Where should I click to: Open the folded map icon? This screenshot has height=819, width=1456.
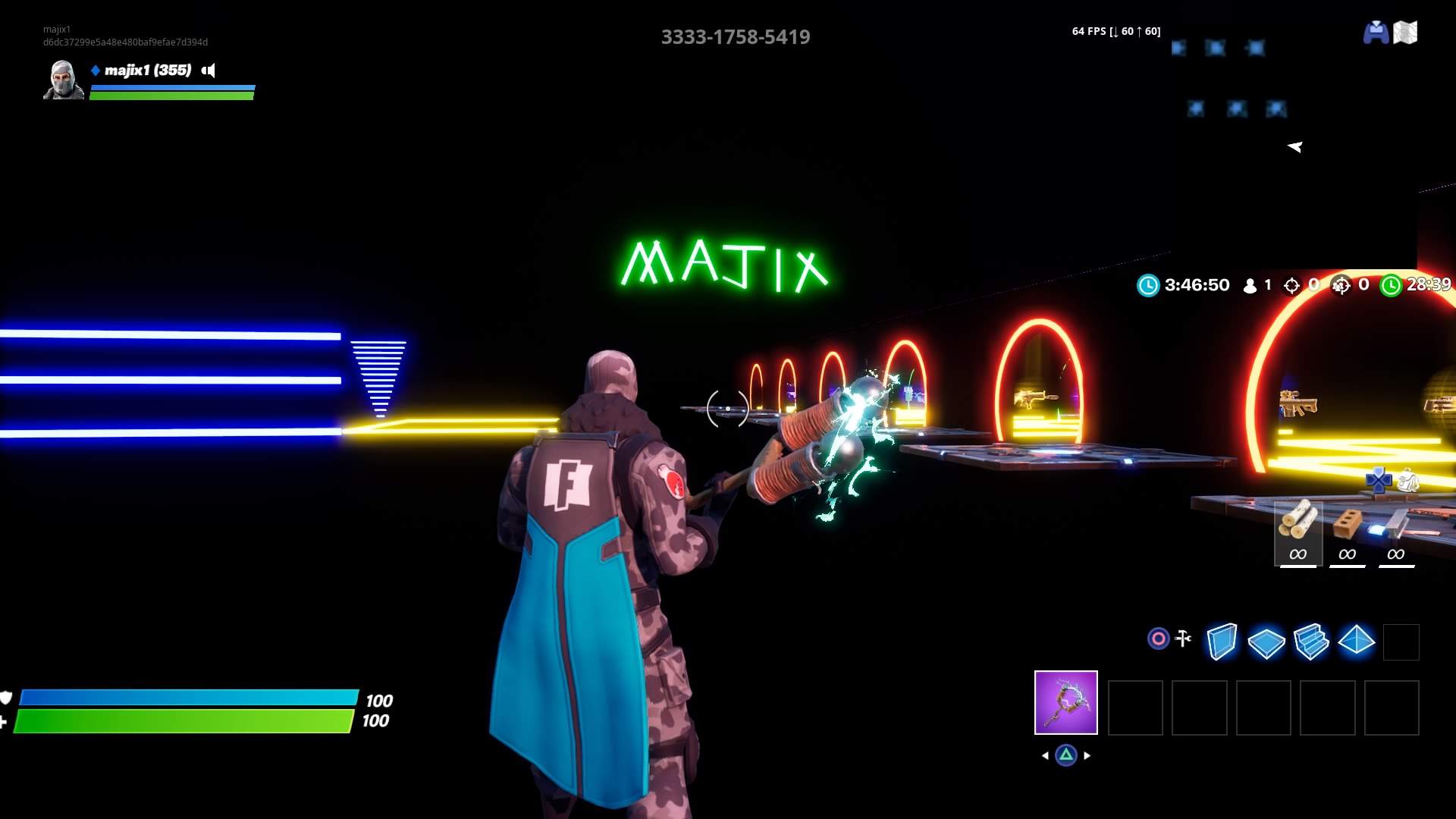pyautogui.click(x=1405, y=33)
